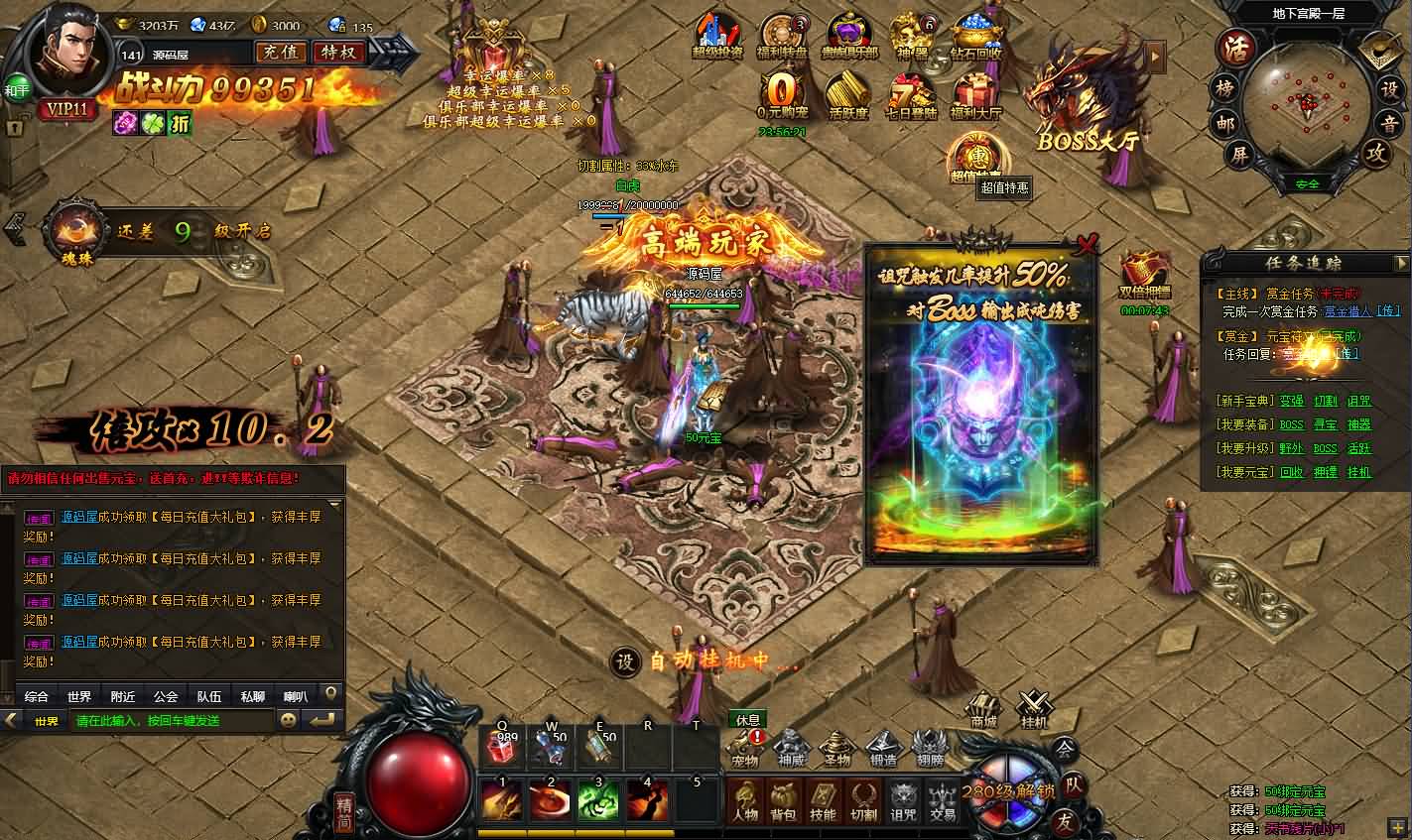Screen dimensions: 1412x840
Task: Switch to the 特权 tab
Action: [337, 51]
